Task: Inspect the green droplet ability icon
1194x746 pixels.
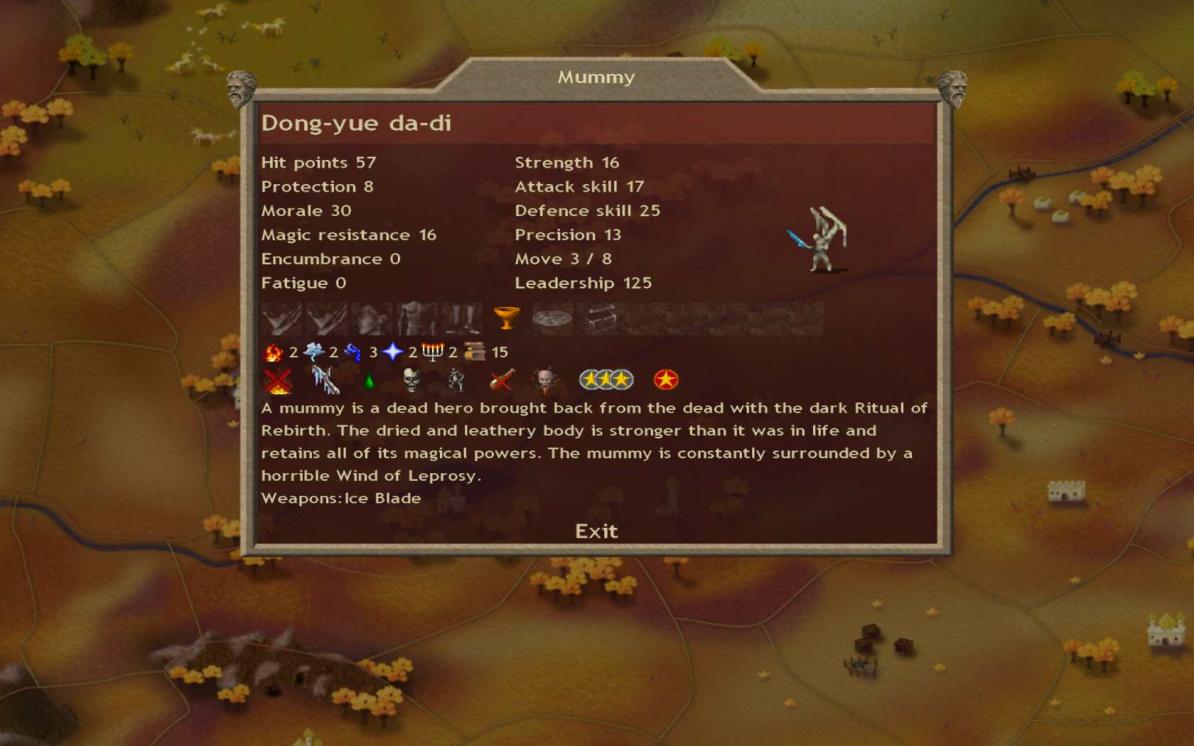Action: (369, 381)
